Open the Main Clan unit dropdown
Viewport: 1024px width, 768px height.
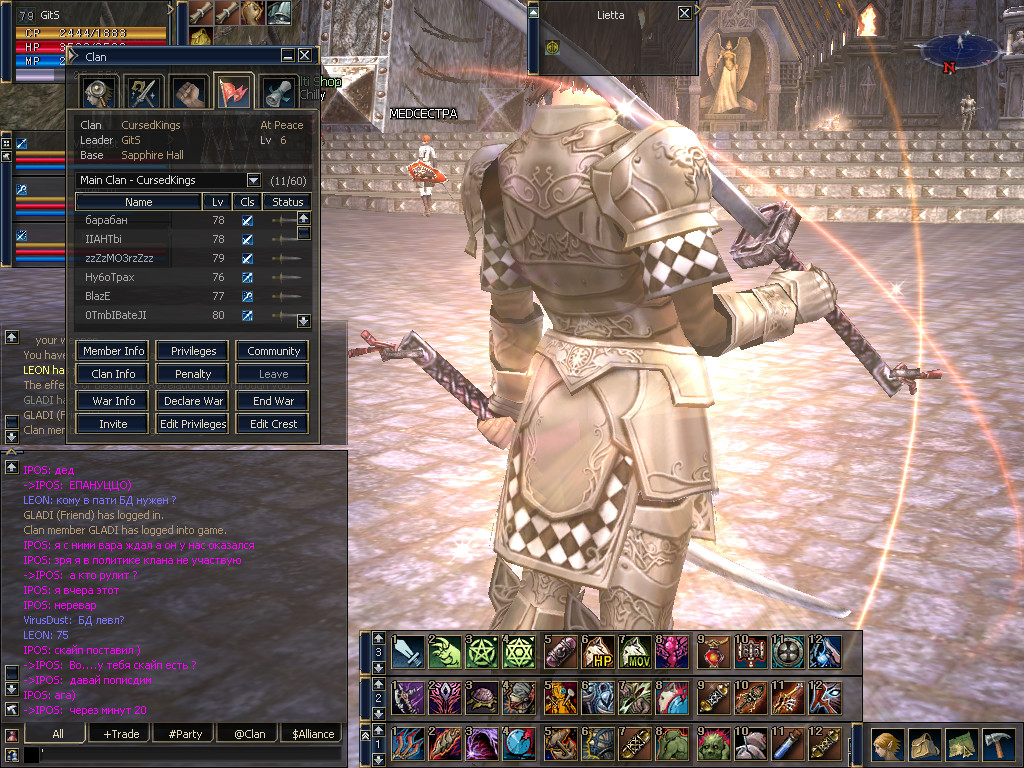pos(253,180)
